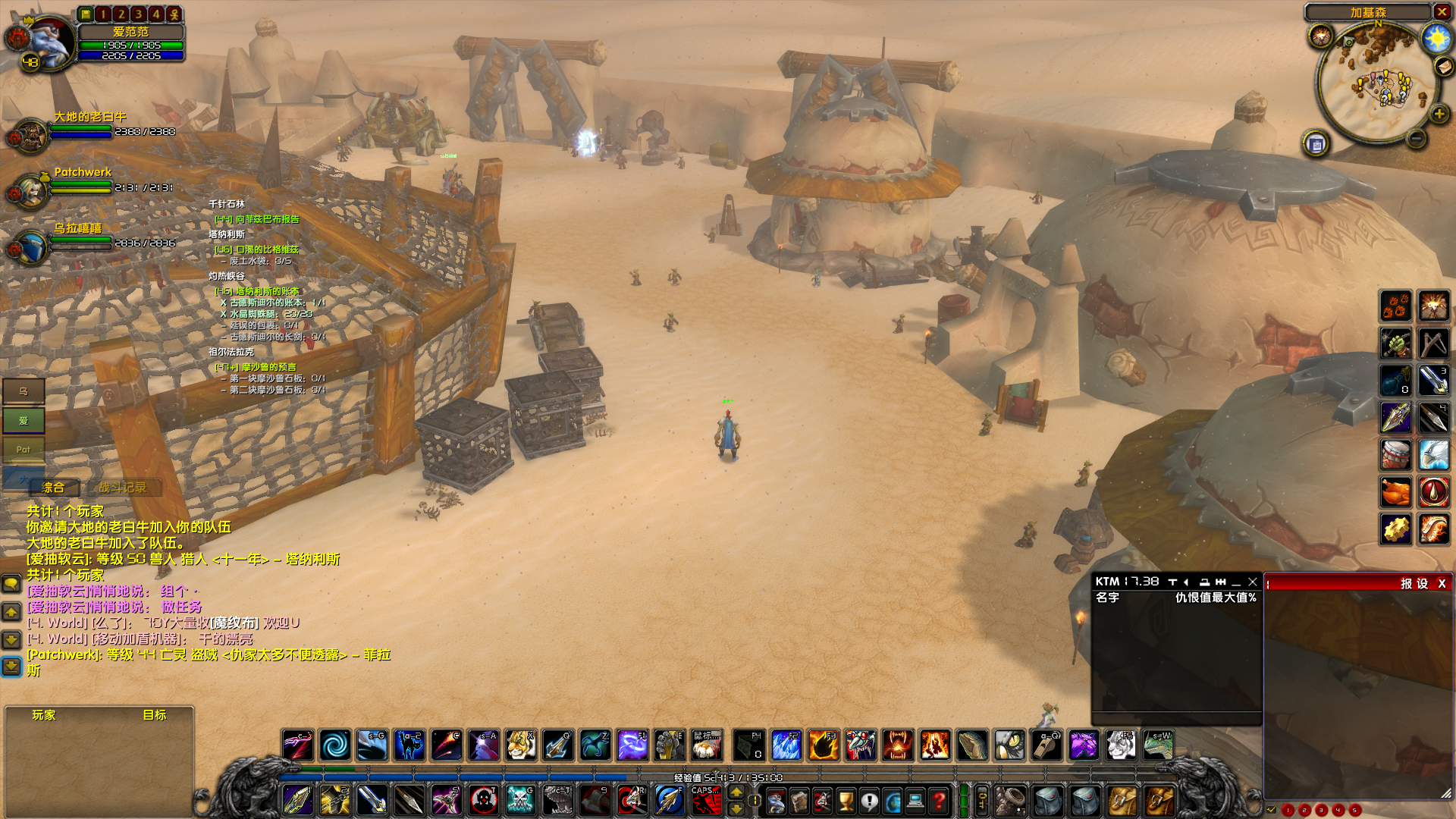Click the 设 settings button on red panel
Screen dimensions: 1456x819
1423,583
